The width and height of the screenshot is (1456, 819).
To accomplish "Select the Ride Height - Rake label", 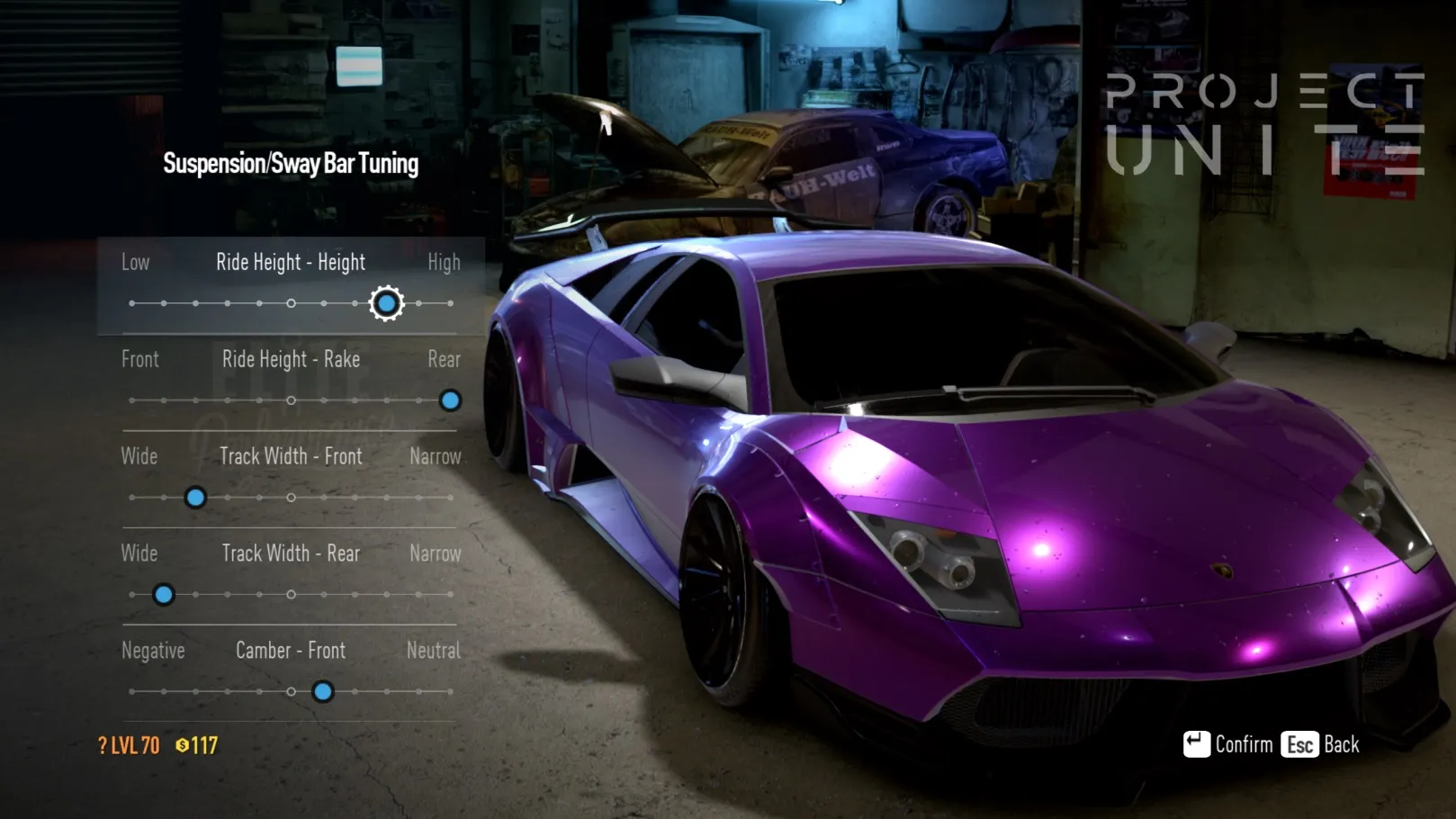I will pos(291,360).
